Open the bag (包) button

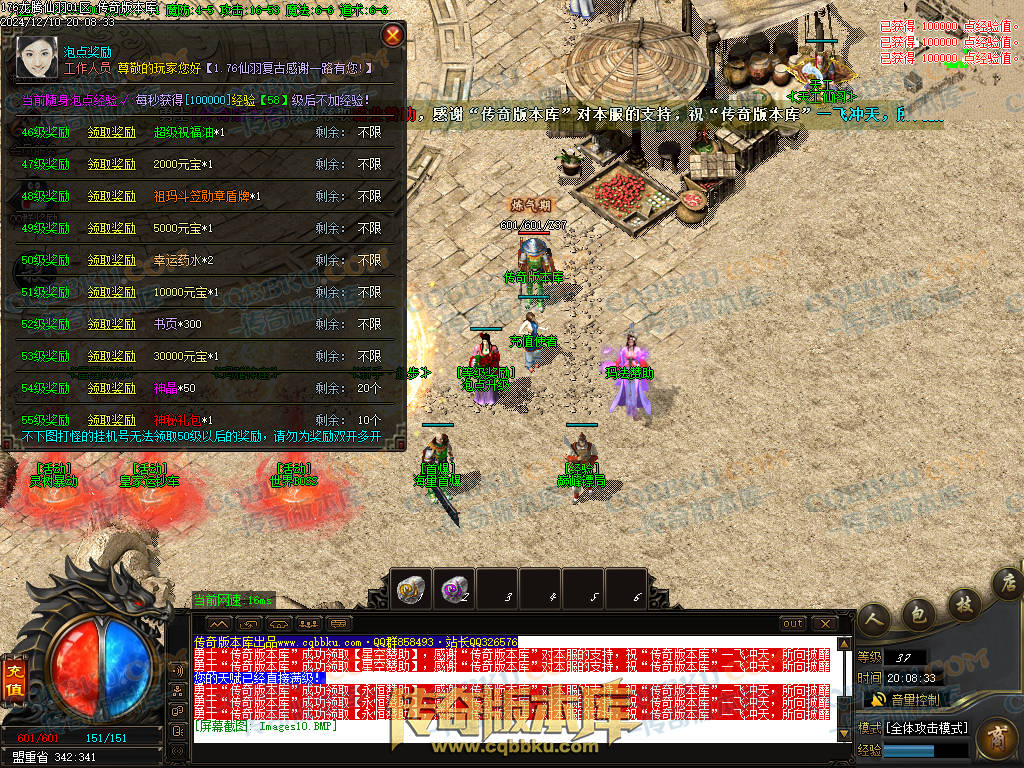[918, 611]
